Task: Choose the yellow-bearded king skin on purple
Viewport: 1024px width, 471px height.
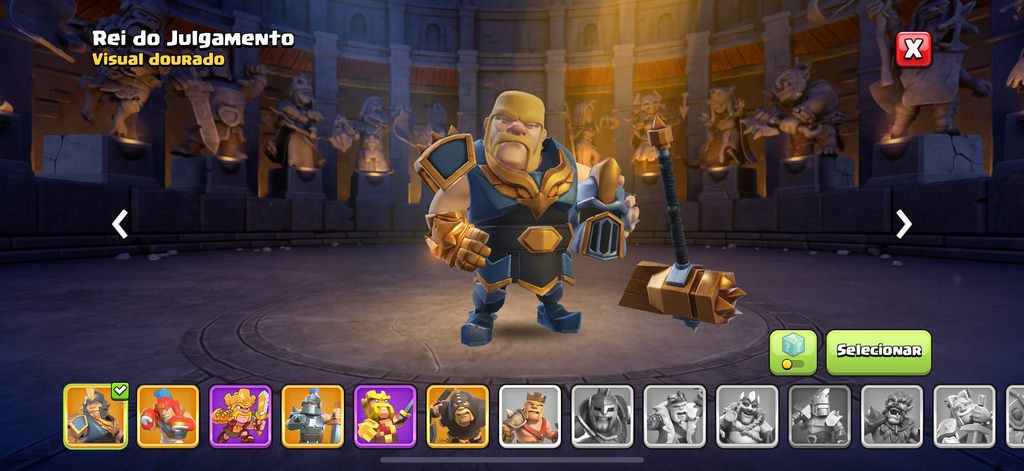Action: point(385,416)
